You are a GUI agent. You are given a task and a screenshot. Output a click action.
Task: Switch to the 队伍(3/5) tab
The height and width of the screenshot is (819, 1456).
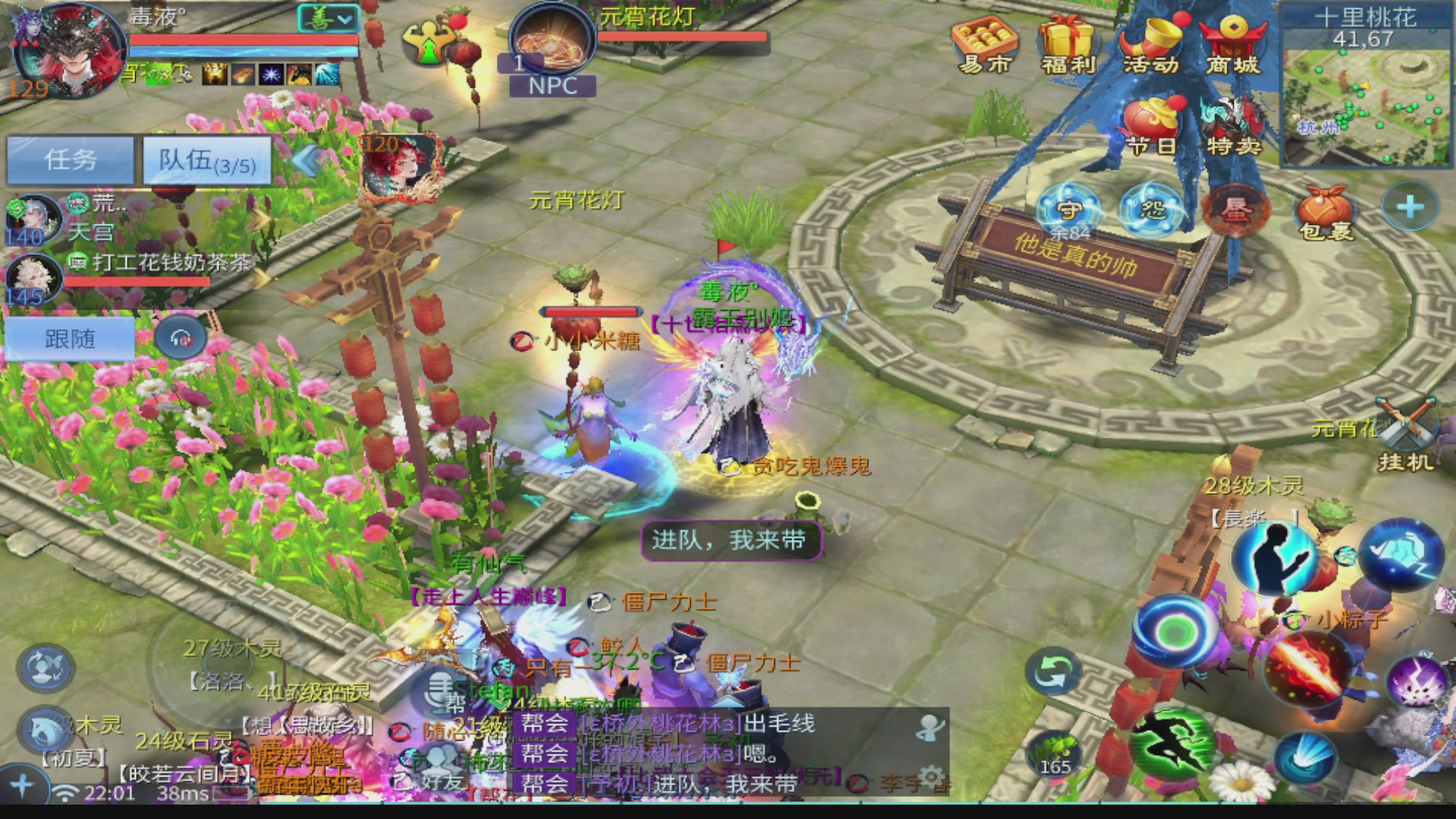(206, 162)
